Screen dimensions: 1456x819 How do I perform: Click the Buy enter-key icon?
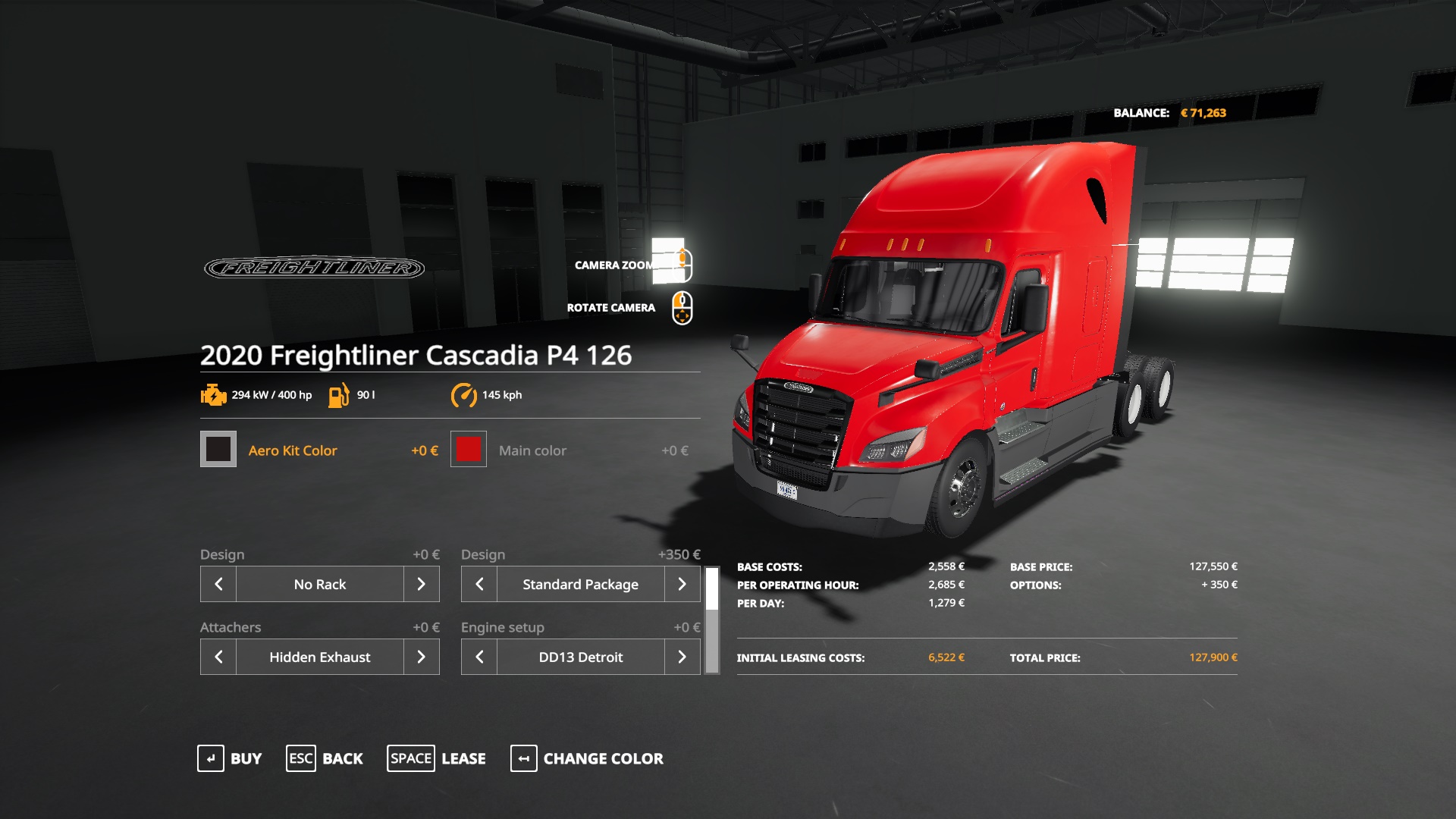[212, 758]
